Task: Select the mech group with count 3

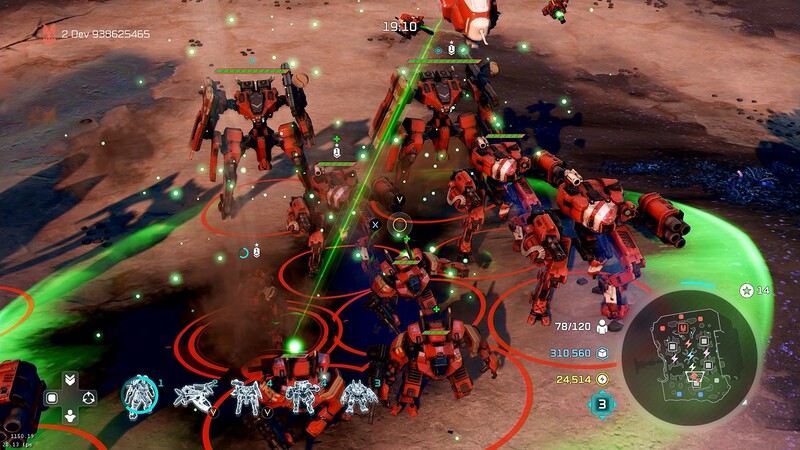Action: [358, 398]
